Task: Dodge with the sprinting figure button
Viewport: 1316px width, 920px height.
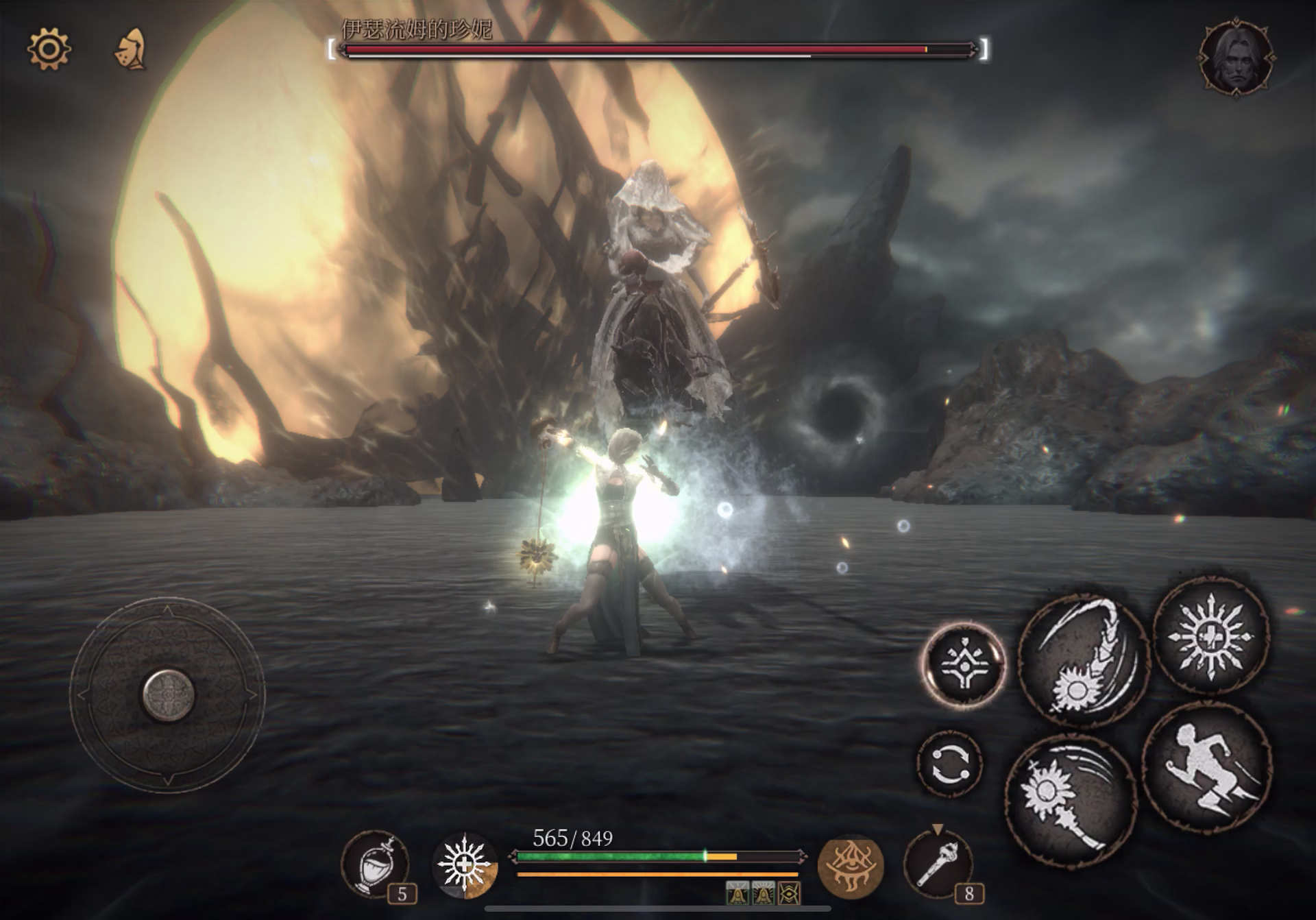Action: [x=1206, y=768]
